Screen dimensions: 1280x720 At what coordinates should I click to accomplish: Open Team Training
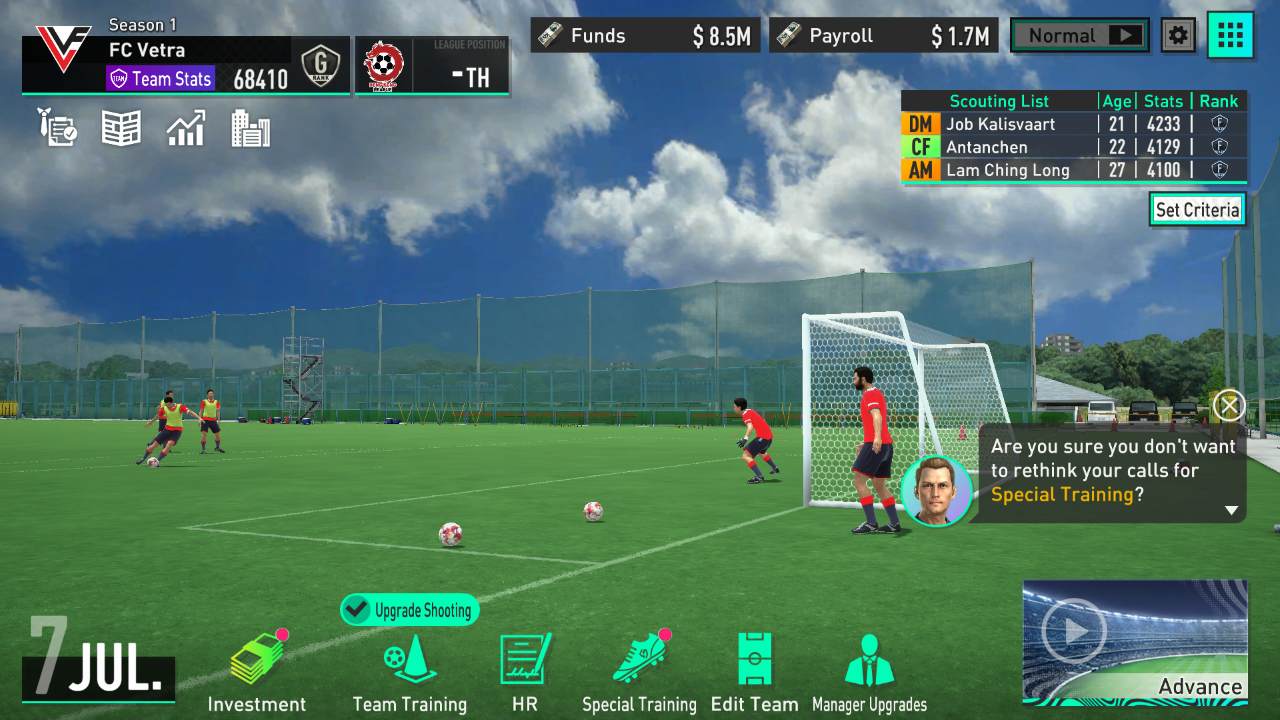(x=409, y=671)
